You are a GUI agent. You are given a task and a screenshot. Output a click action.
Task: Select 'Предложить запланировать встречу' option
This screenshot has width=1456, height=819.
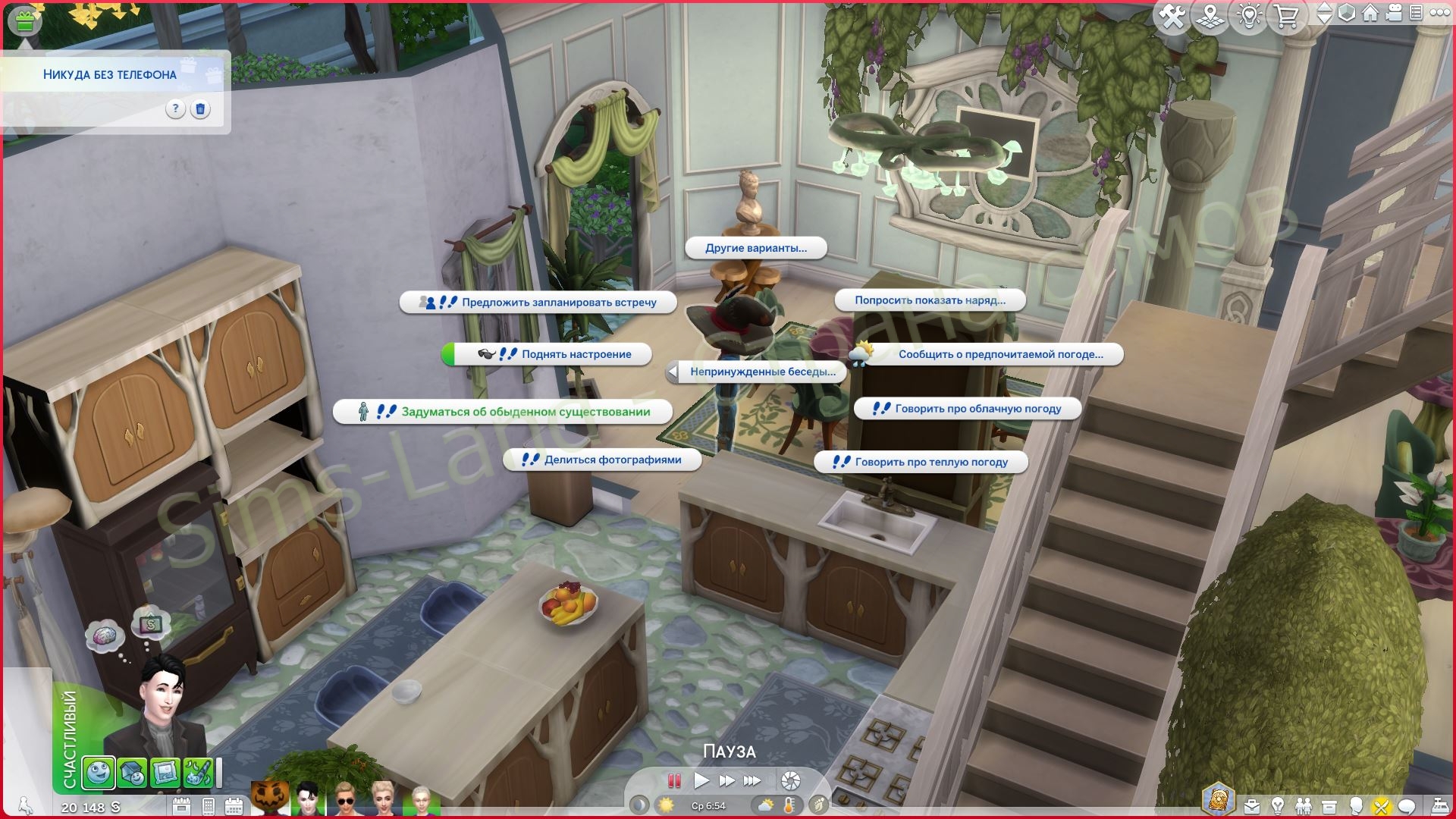point(558,302)
